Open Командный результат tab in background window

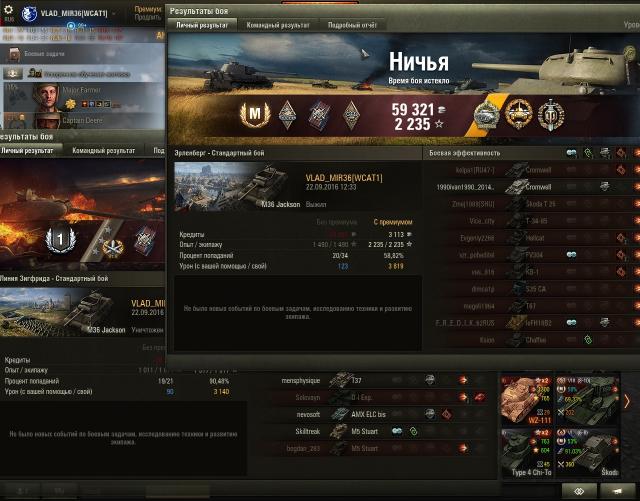tap(104, 150)
